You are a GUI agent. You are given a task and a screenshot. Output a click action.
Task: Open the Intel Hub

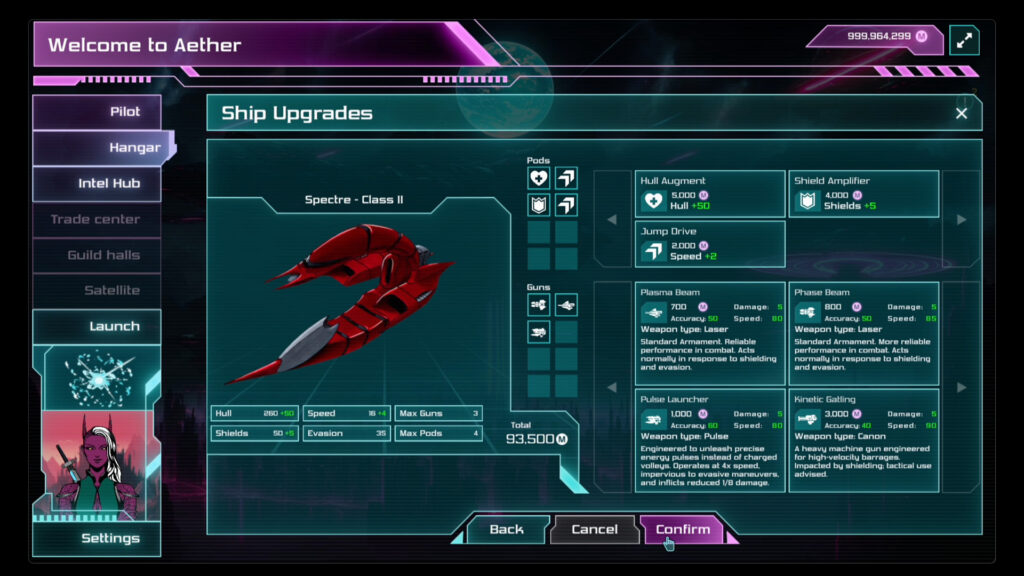[97, 183]
